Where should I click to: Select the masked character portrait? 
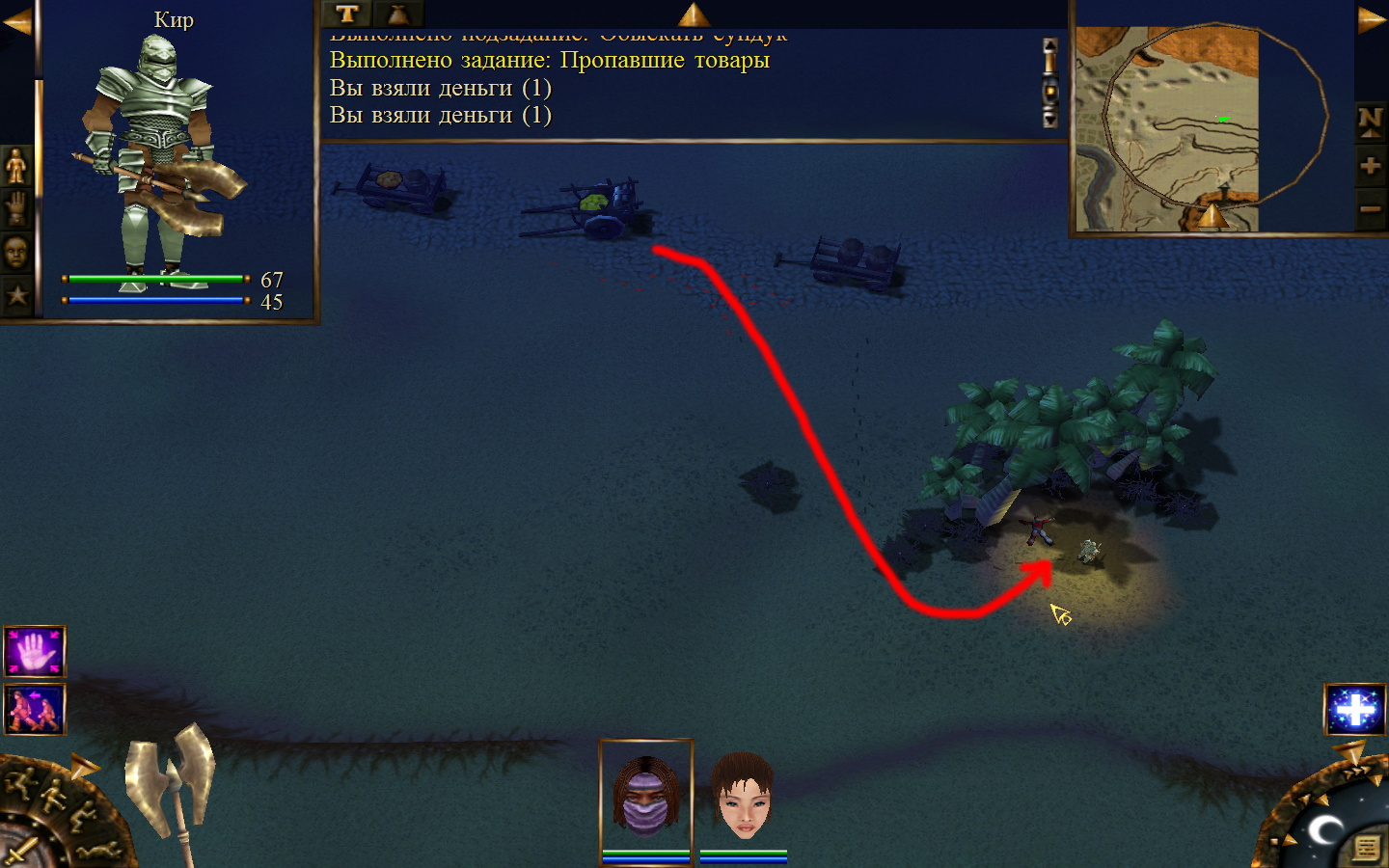(x=646, y=796)
